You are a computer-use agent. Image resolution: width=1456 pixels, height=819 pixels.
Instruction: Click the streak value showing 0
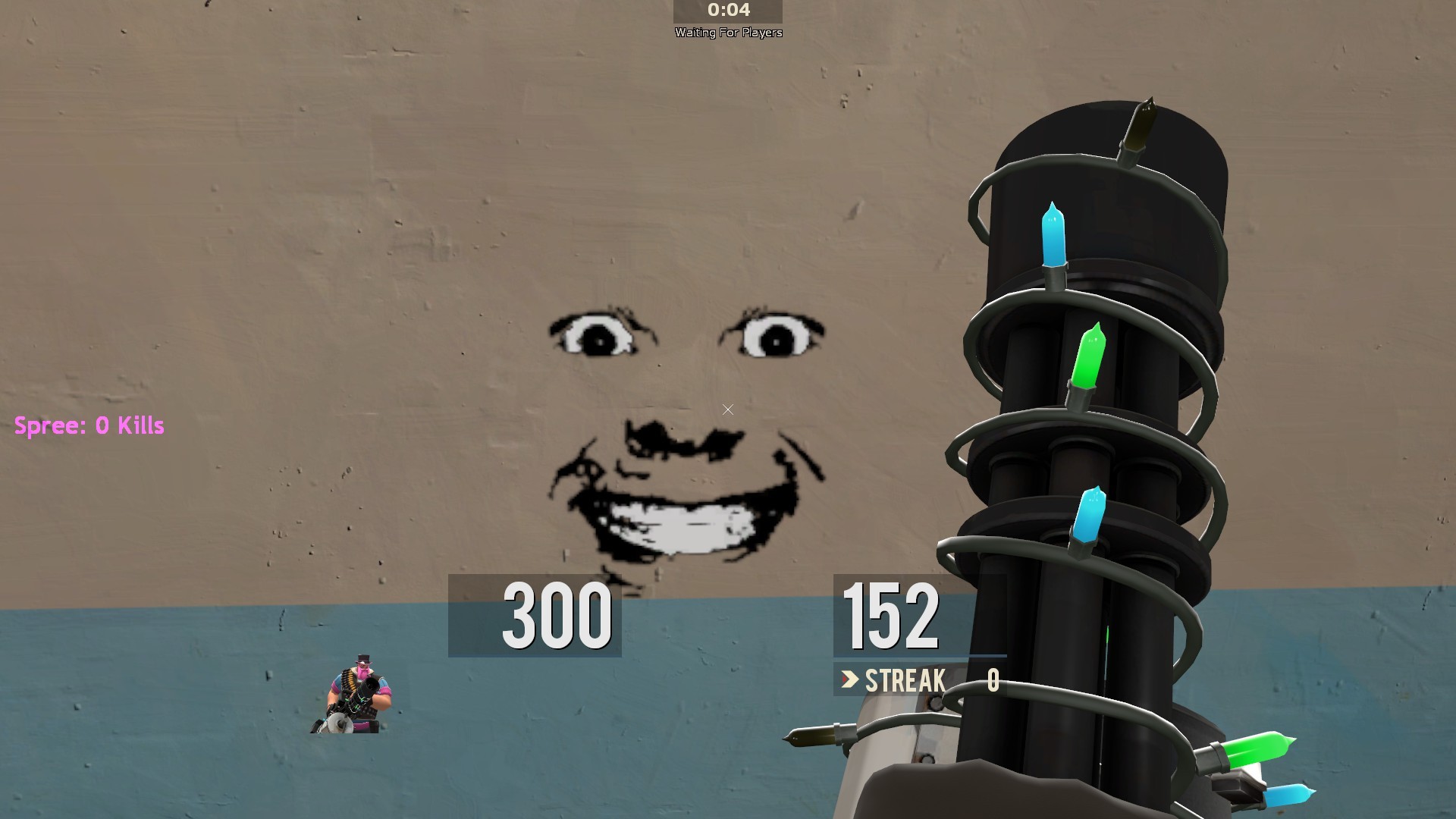(993, 680)
